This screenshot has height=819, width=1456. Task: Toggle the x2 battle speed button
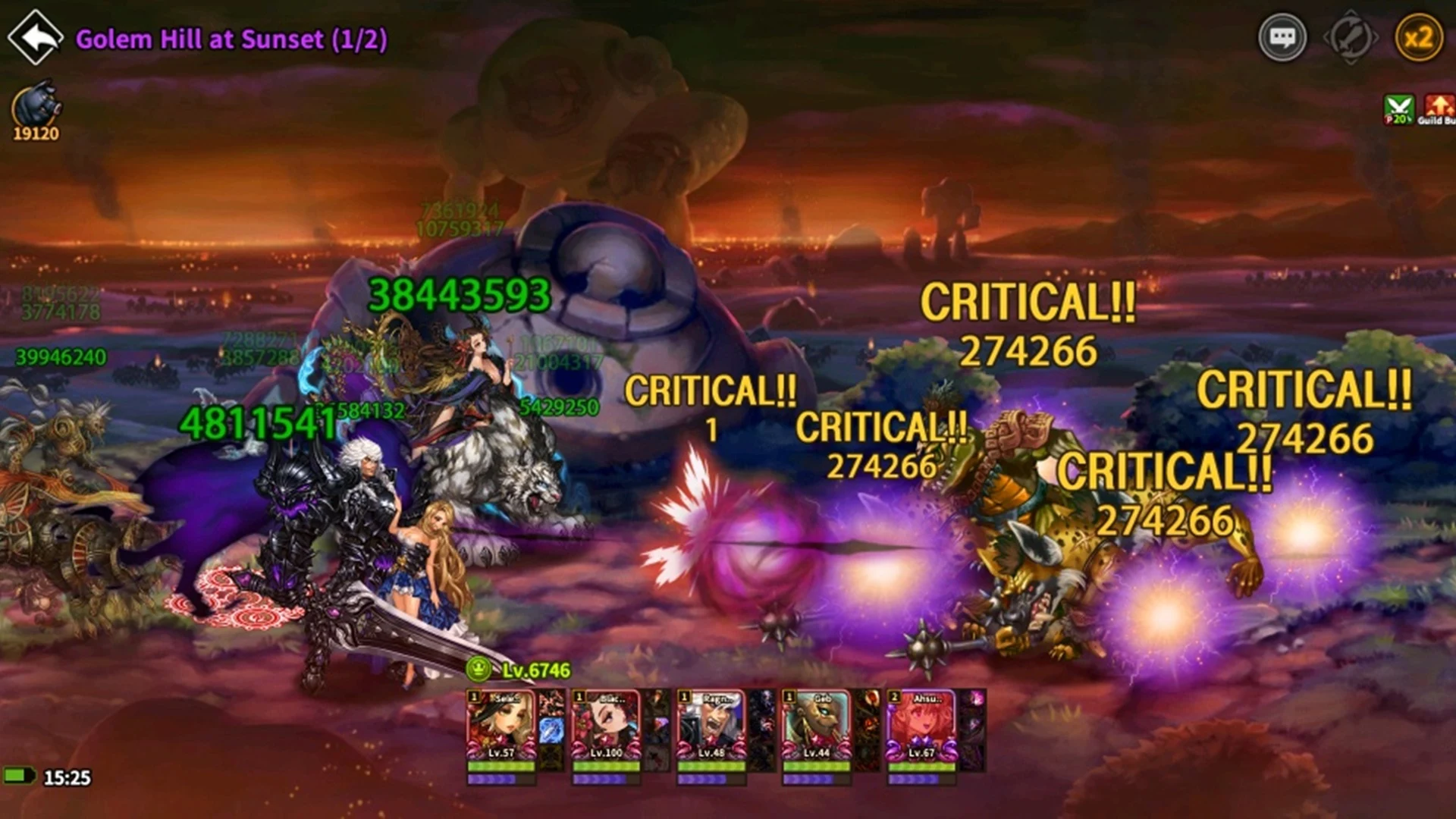click(1418, 37)
